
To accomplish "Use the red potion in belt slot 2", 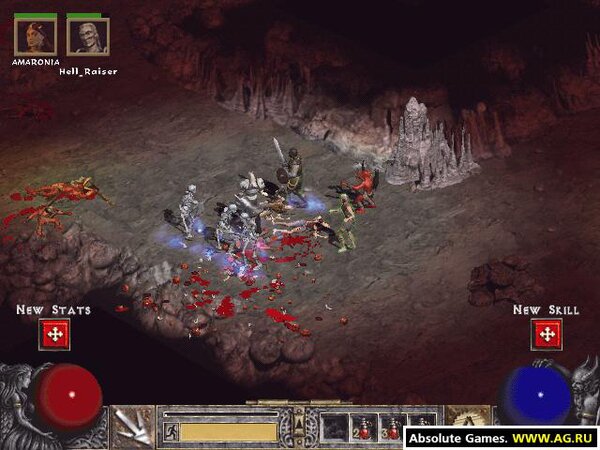I will [x=365, y=429].
